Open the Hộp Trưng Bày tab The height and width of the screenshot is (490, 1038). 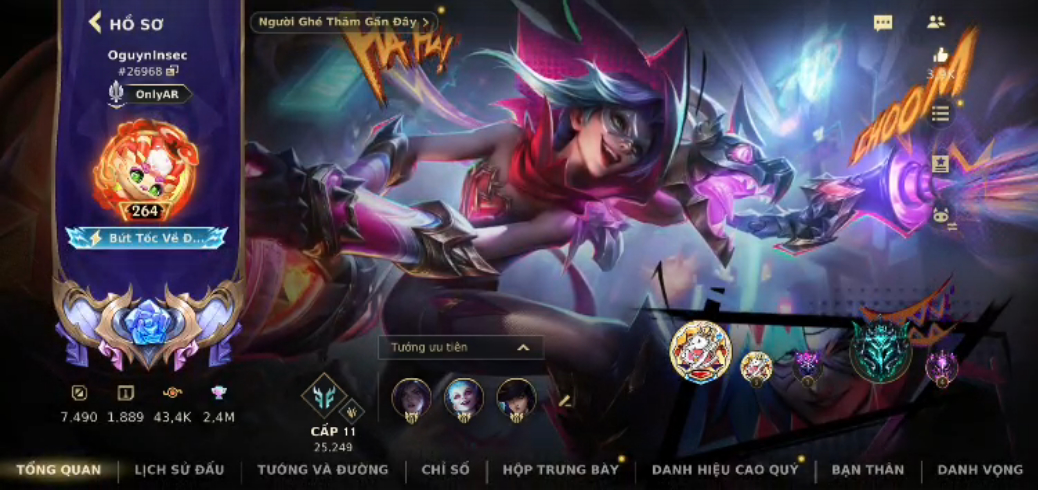click(560, 470)
